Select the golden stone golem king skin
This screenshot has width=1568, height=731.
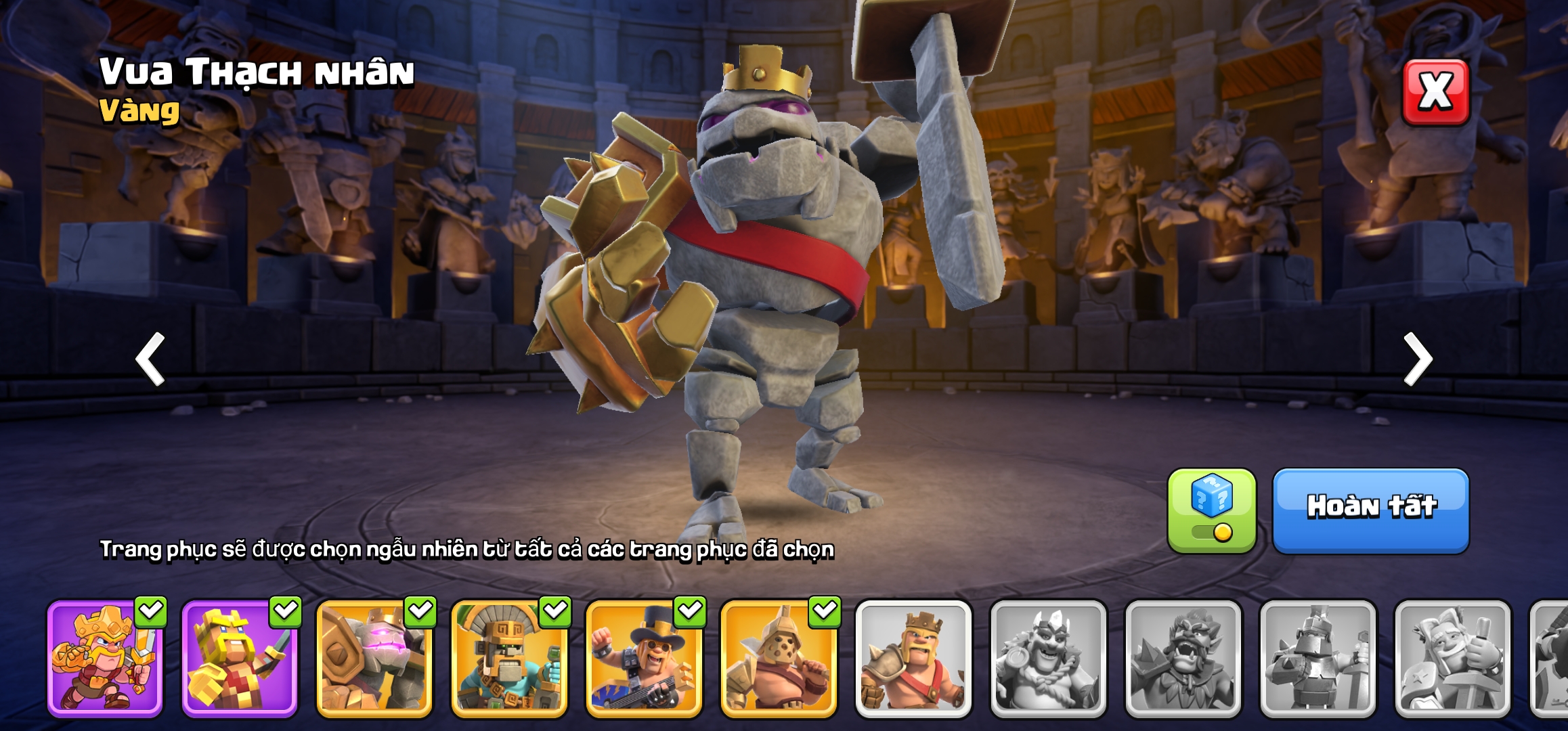374,658
